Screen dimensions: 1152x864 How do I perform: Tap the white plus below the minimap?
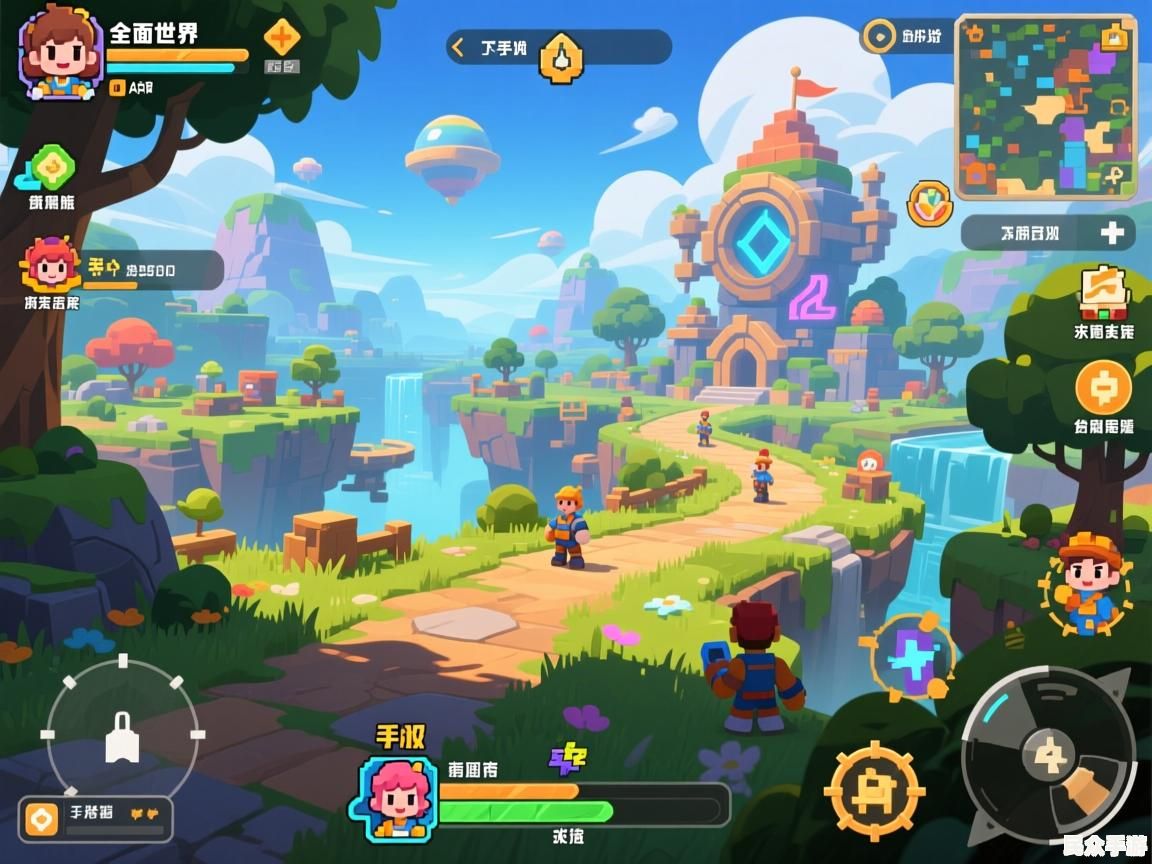(x=1112, y=233)
